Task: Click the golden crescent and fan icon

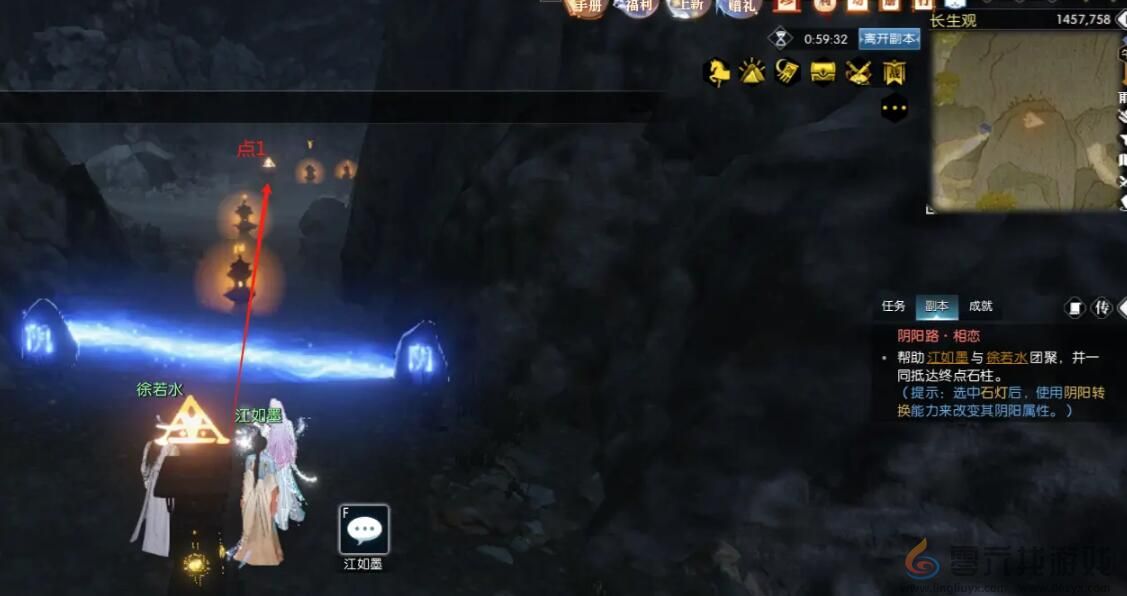Action: point(787,72)
